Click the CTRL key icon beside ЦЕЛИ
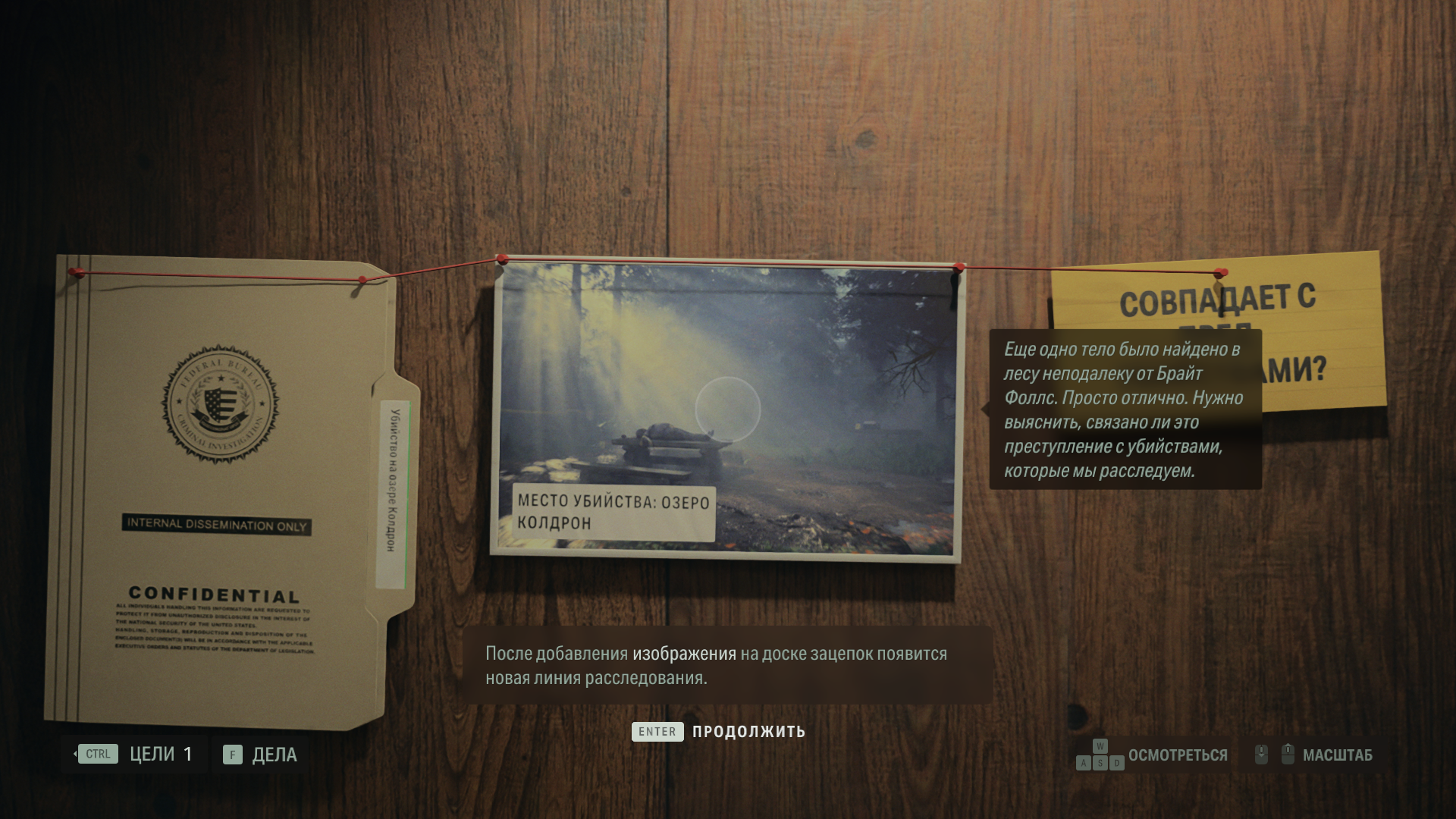The image size is (1456, 819). 96,754
